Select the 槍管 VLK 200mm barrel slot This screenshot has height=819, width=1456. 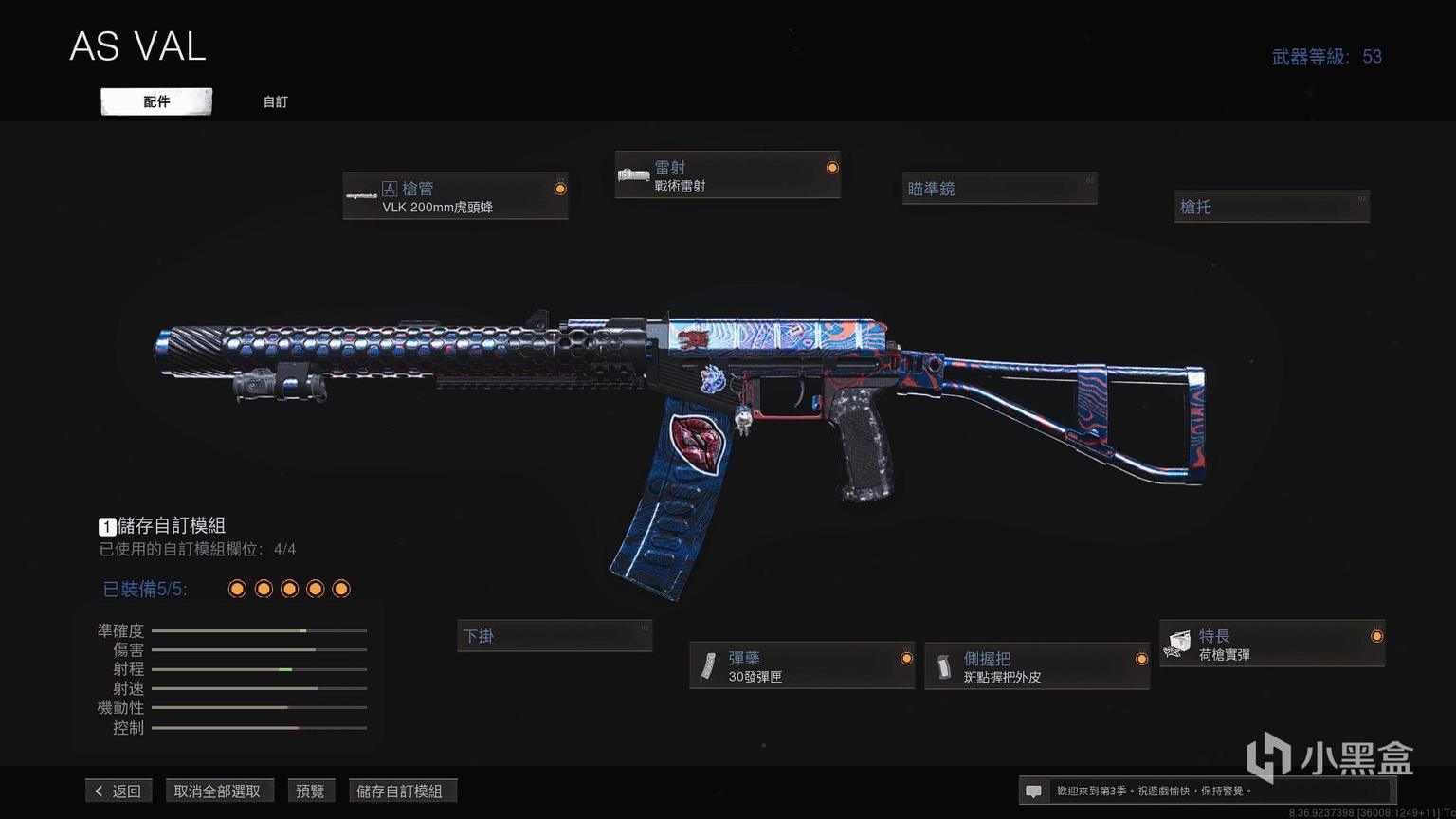pos(455,196)
